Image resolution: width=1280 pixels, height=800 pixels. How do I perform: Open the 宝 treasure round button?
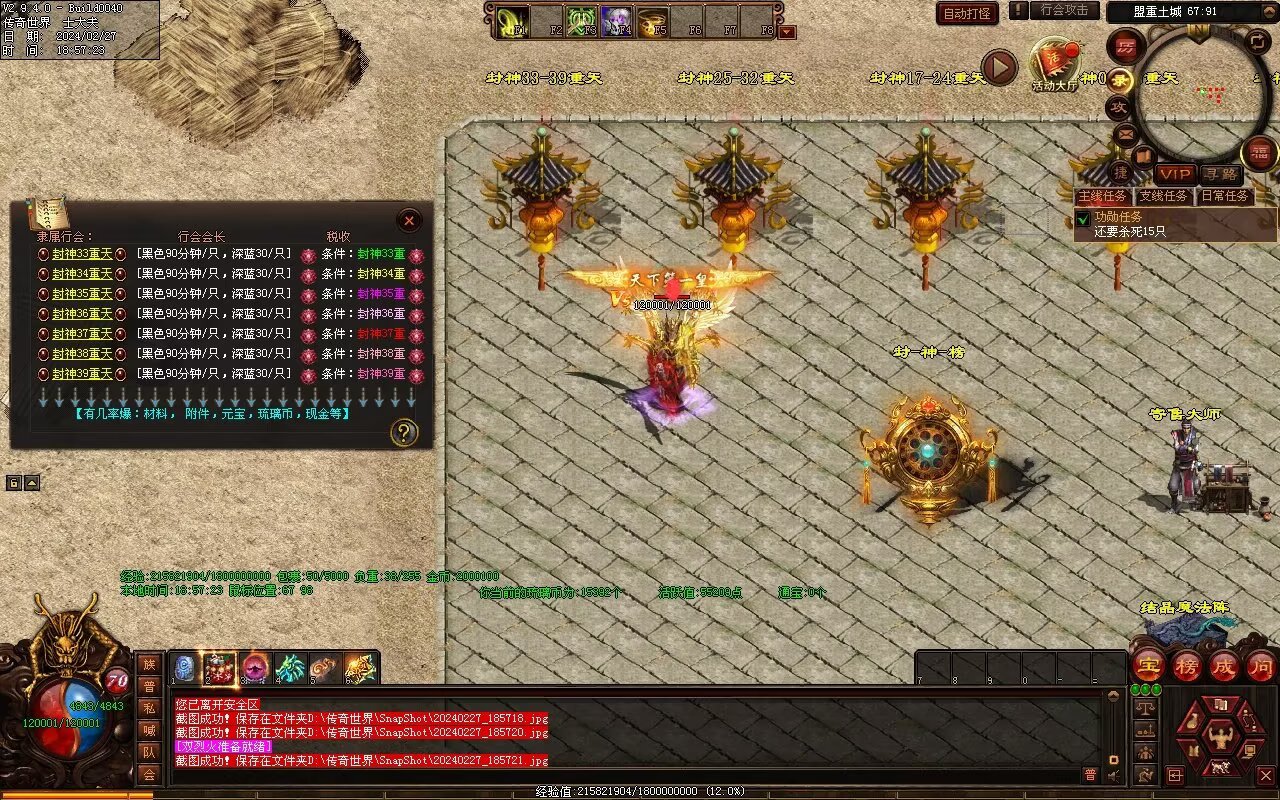pyautogui.click(x=1148, y=665)
